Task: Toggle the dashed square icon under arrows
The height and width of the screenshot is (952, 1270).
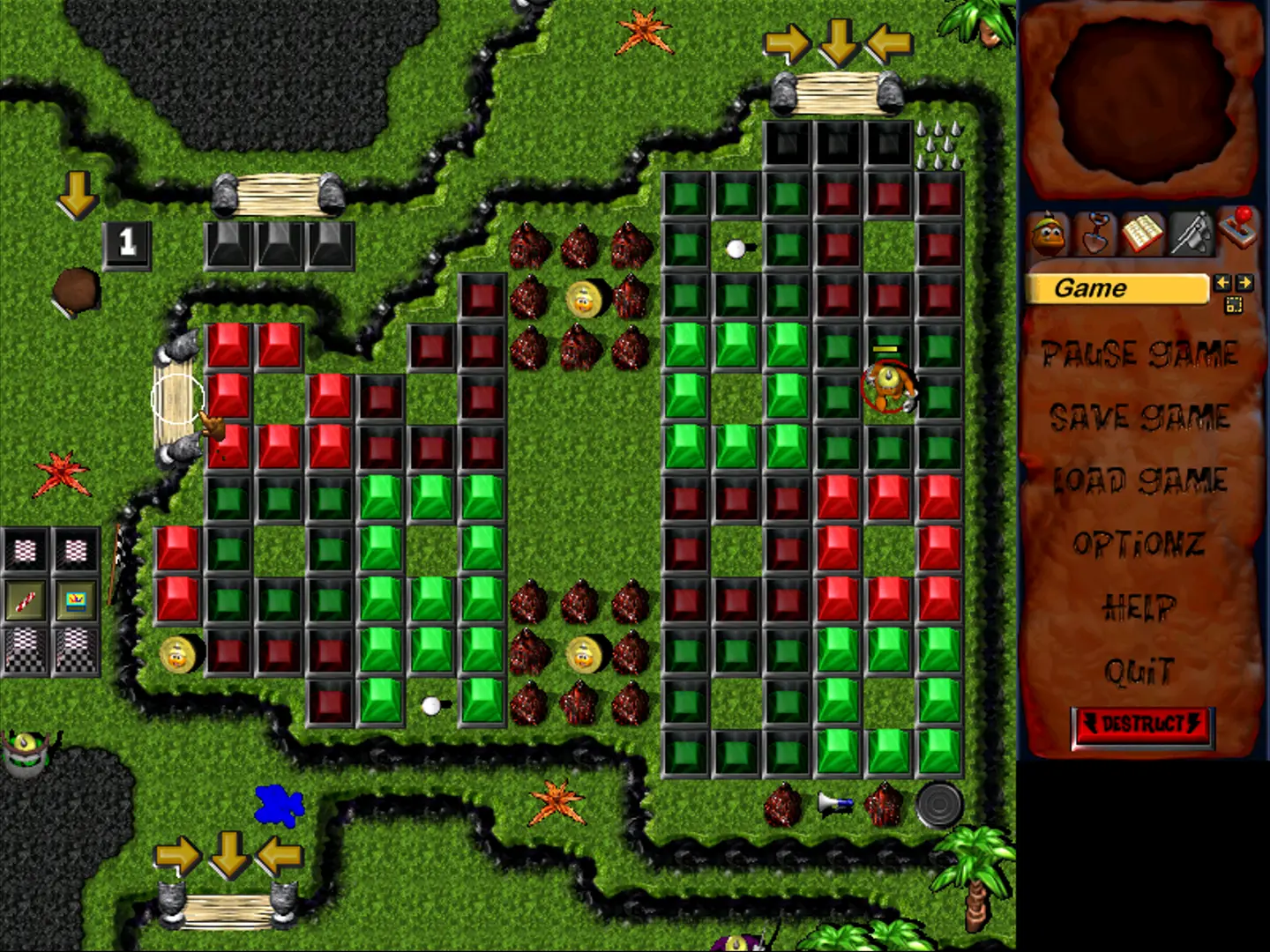Action: [x=1233, y=305]
